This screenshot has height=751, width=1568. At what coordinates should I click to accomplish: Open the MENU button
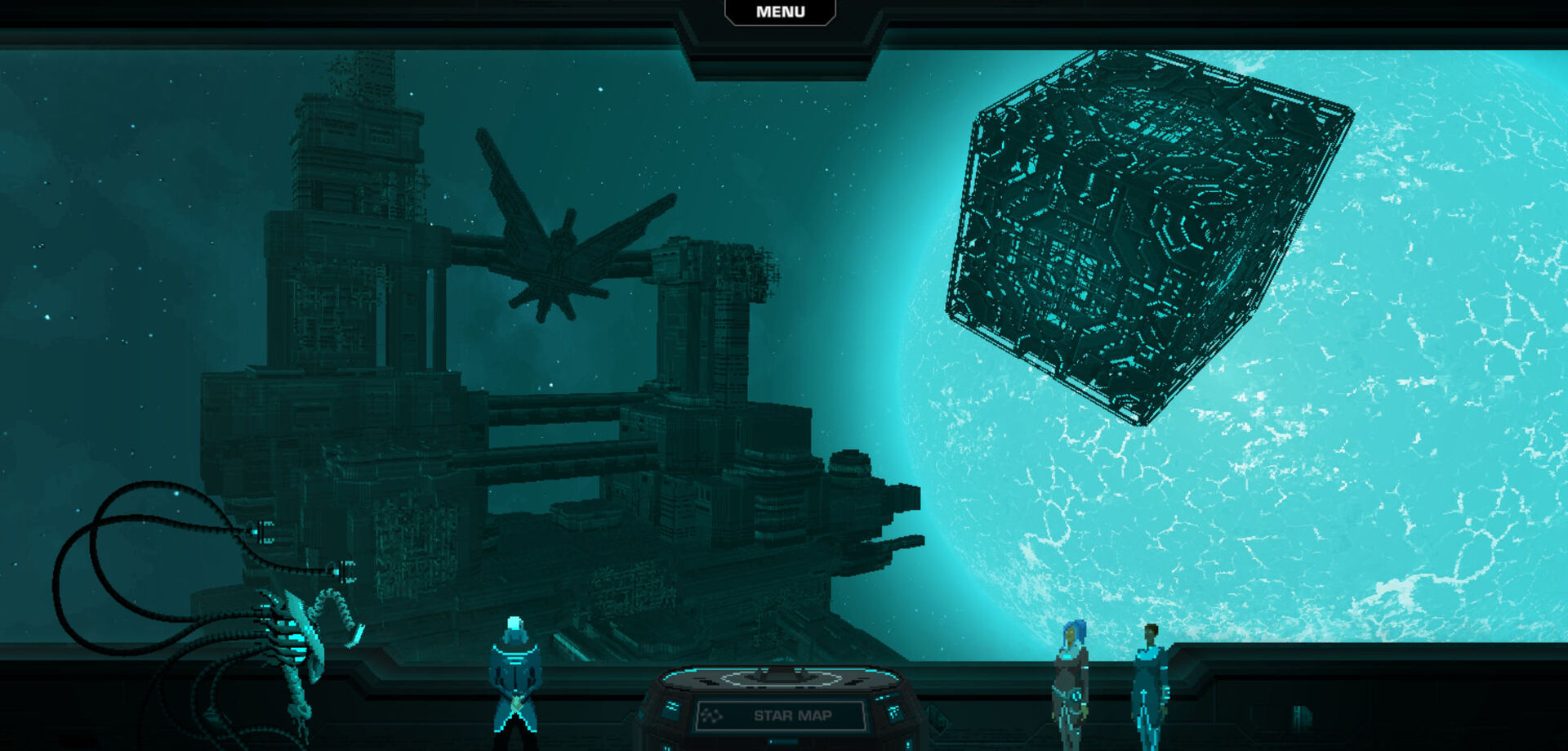[x=780, y=12]
